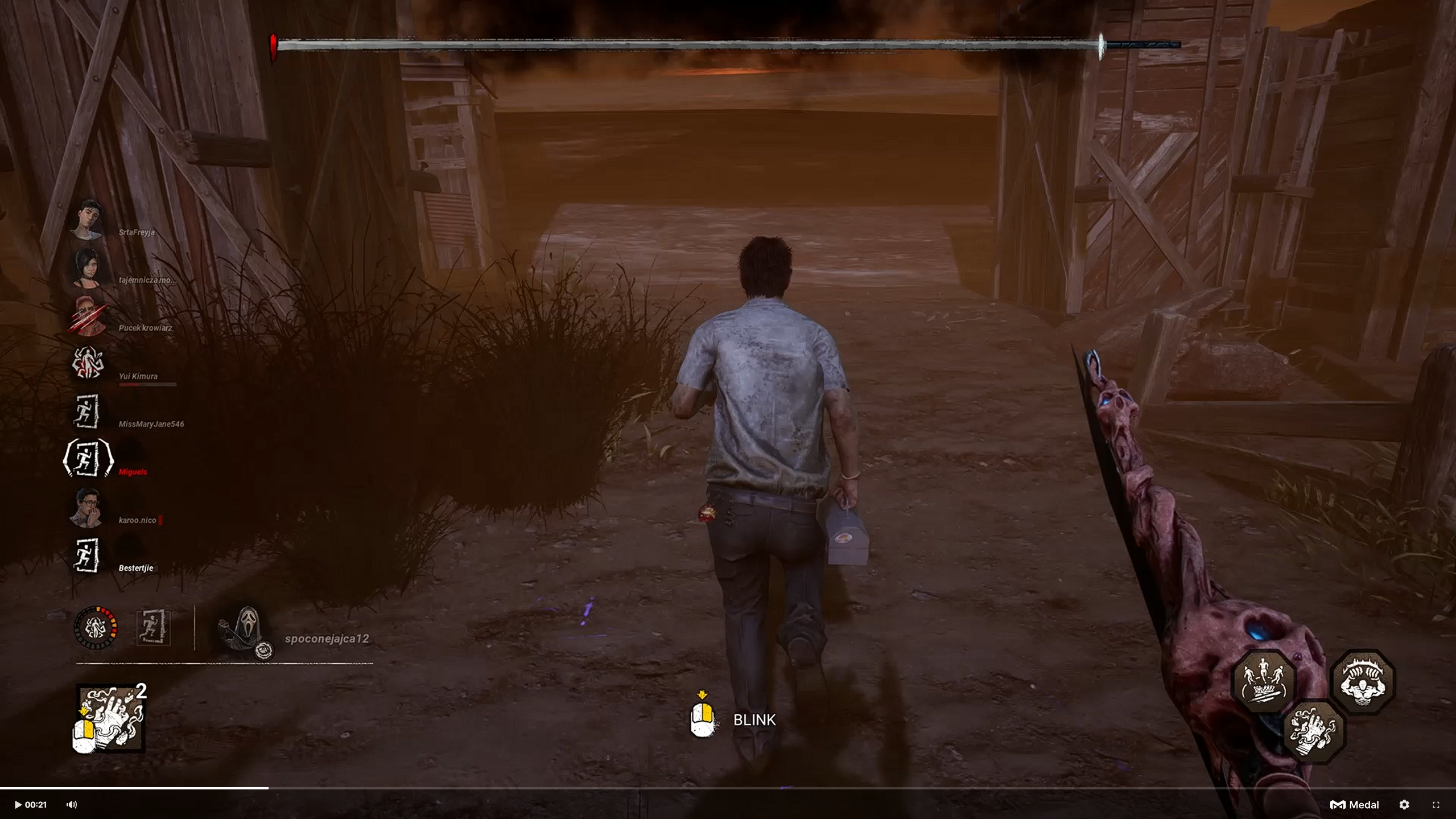The width and height of the screenshot is (1456, 819).
Task: Enter fullscreen video mode
Action: (x=1436, y=805)
